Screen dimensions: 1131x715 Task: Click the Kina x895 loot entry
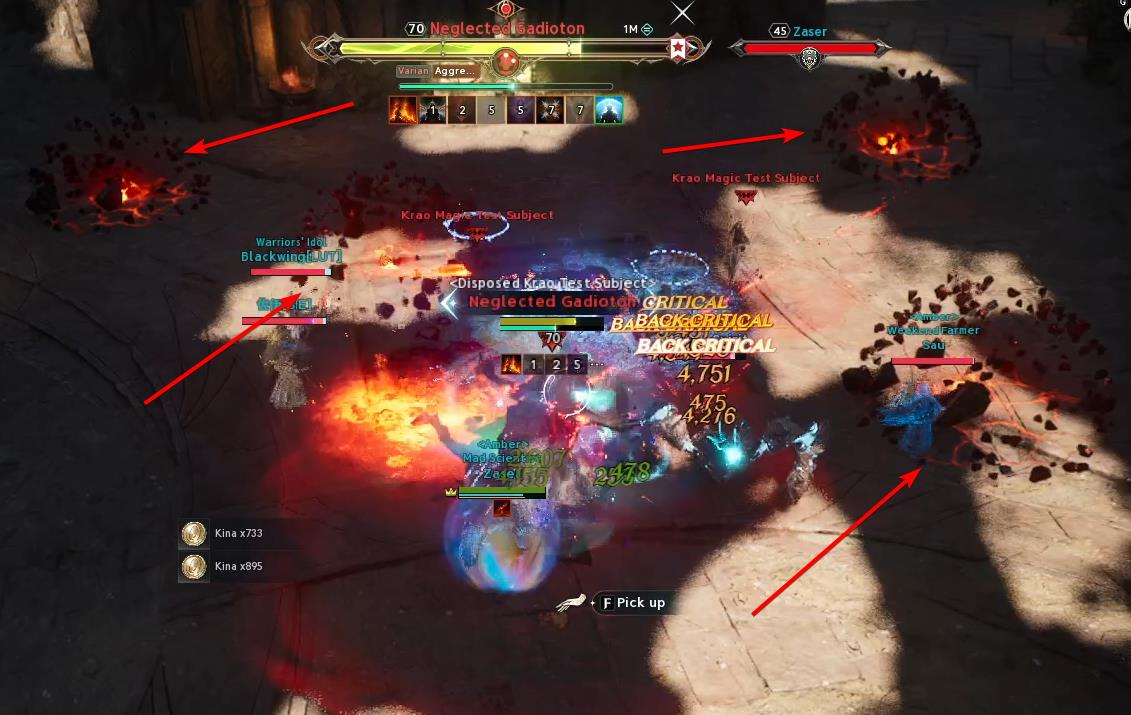222,567
